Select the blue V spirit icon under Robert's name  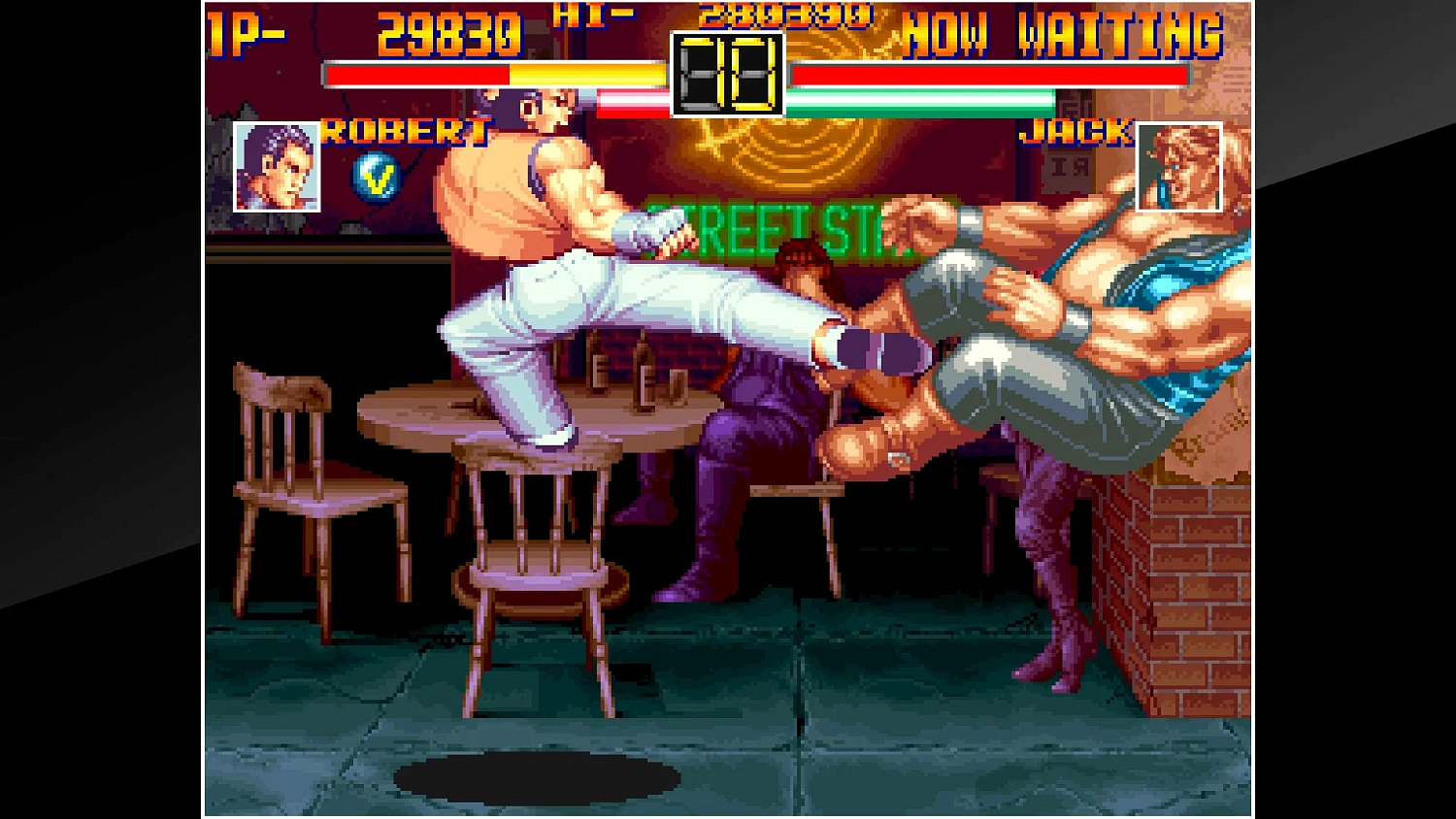click(x=378, y=175)
